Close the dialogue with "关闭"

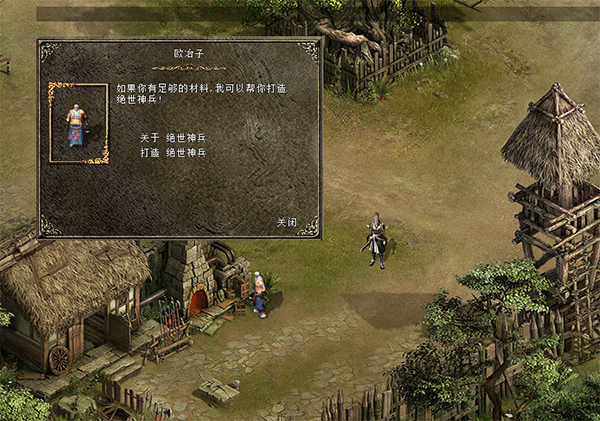[287, 222]
